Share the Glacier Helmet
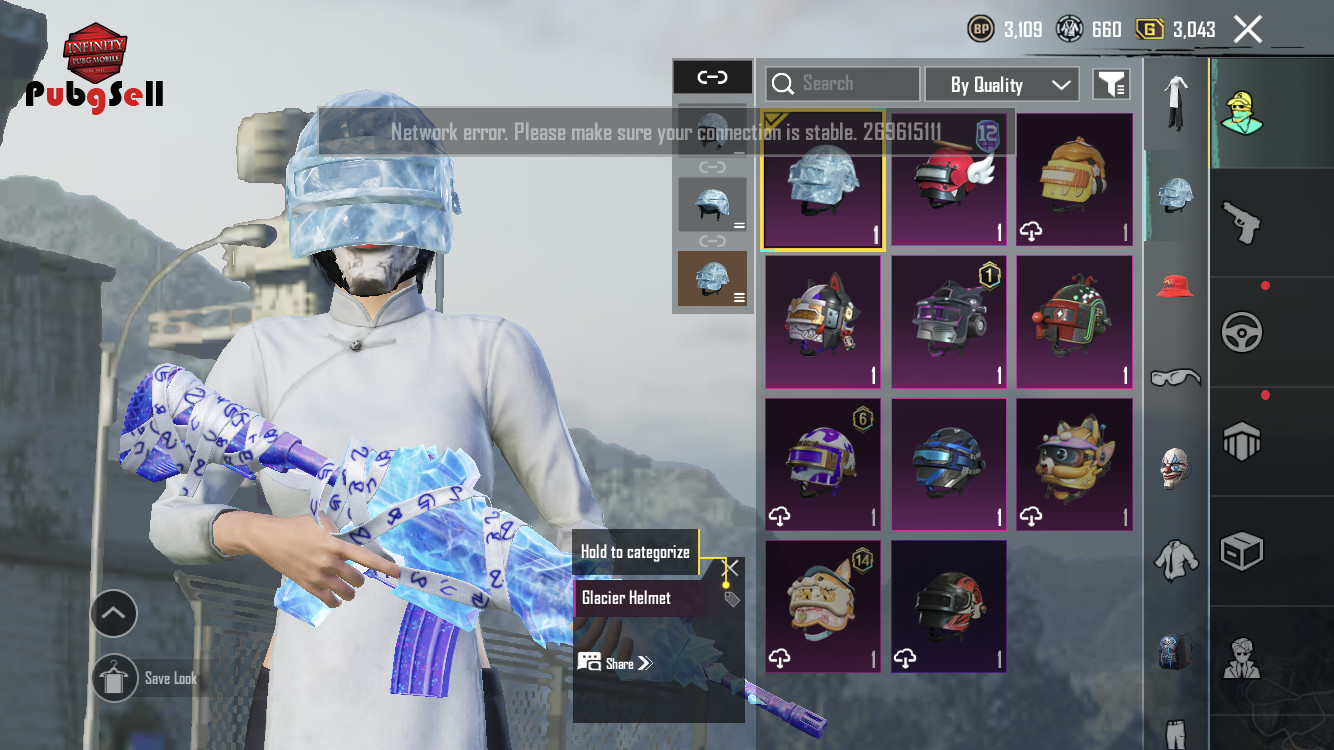This screenshot has height=750, width=1334. click(x=614, y=663)
